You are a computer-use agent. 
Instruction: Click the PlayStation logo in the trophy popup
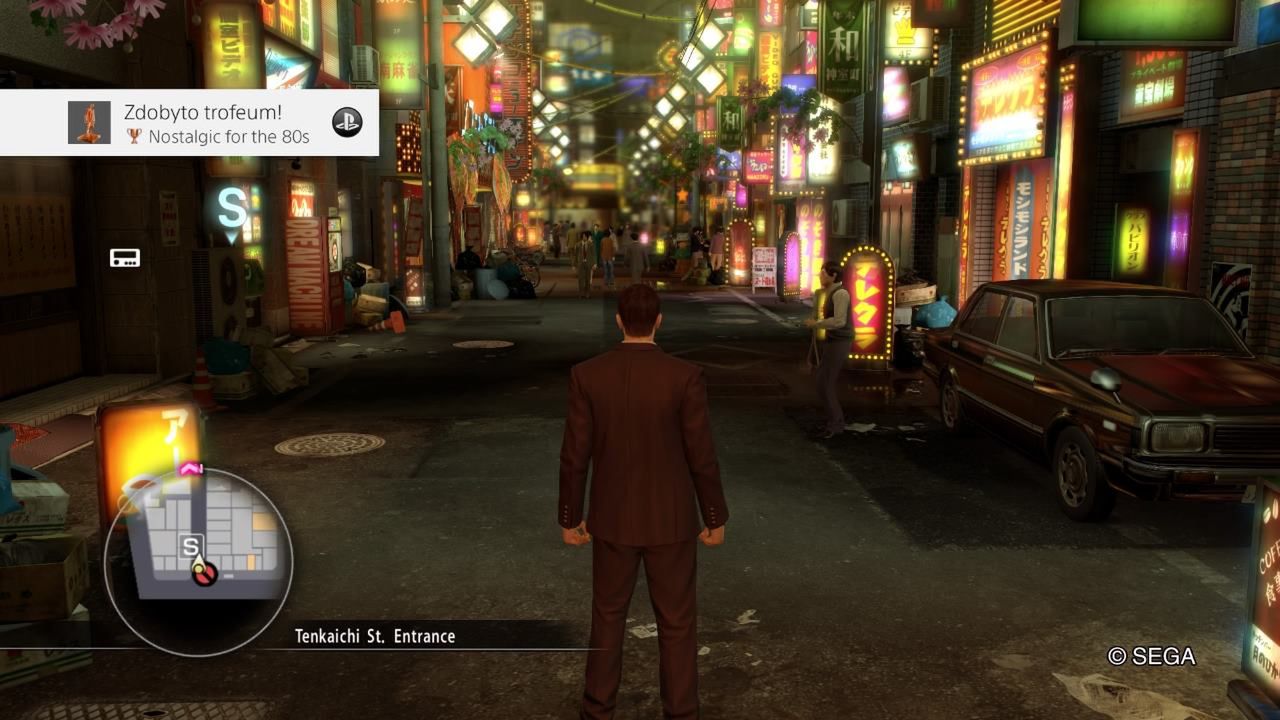347,122
